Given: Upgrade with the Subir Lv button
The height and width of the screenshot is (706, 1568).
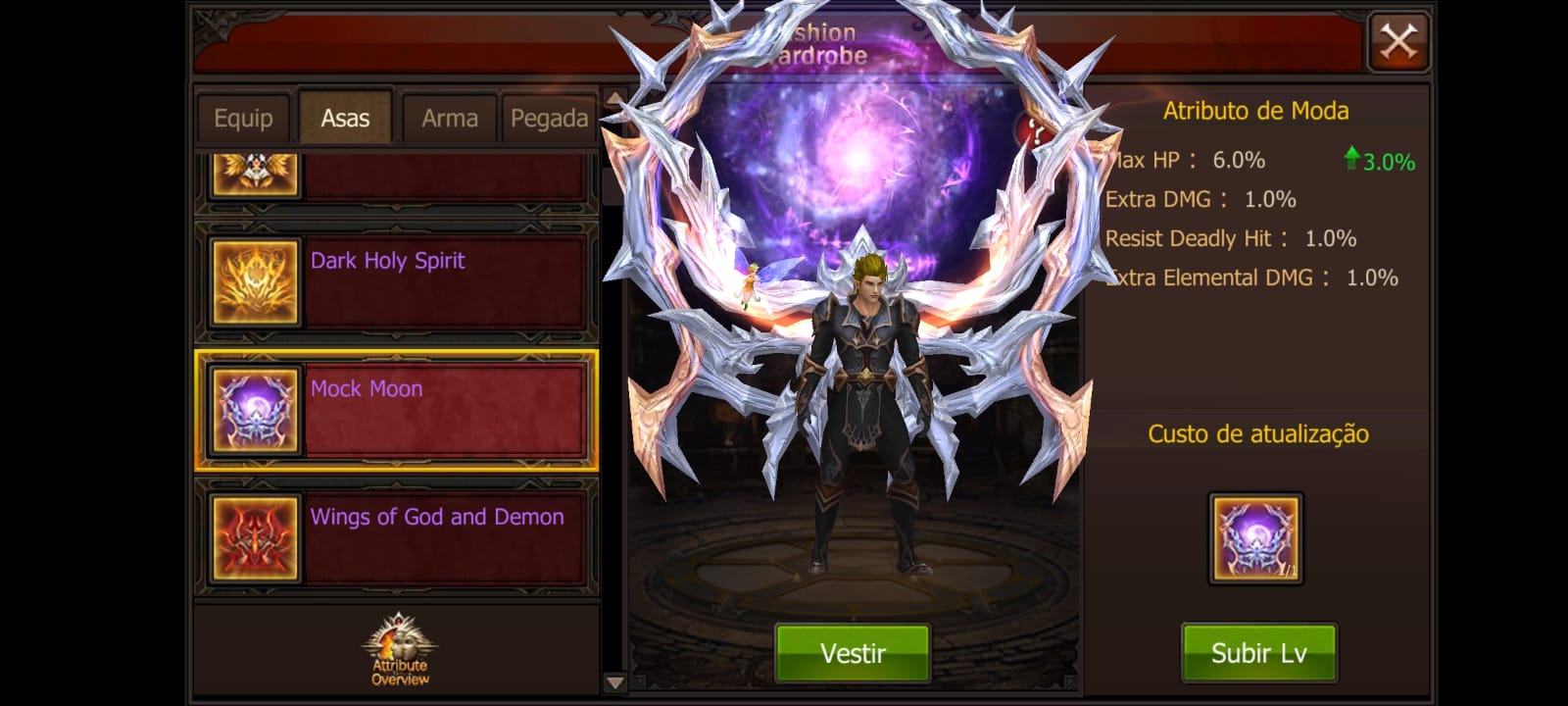Looking at the screenshot, I should [1258, 653].
